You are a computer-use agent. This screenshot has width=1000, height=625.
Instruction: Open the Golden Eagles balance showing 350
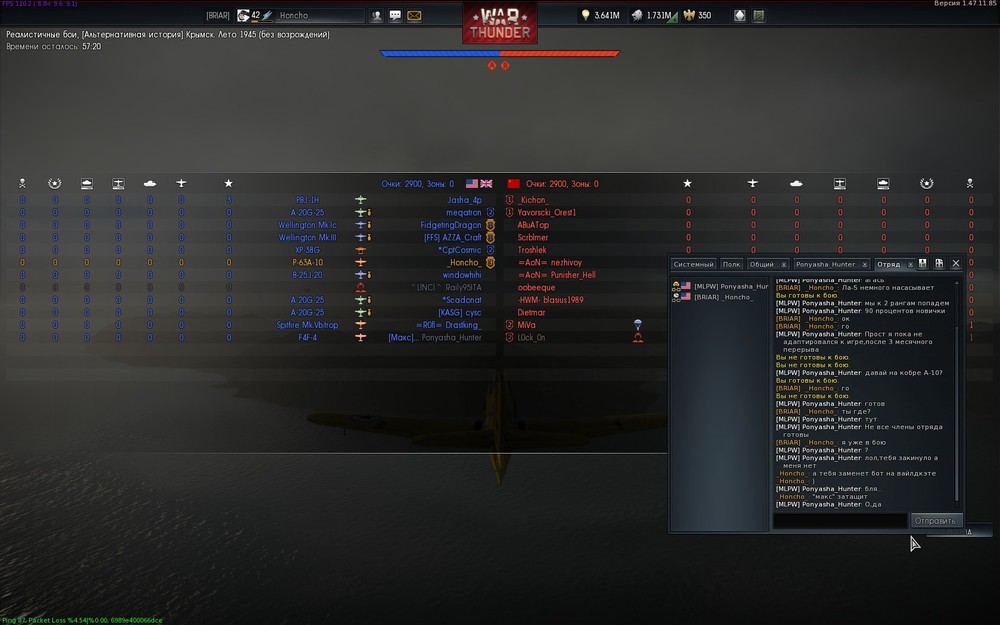(698, 16)
